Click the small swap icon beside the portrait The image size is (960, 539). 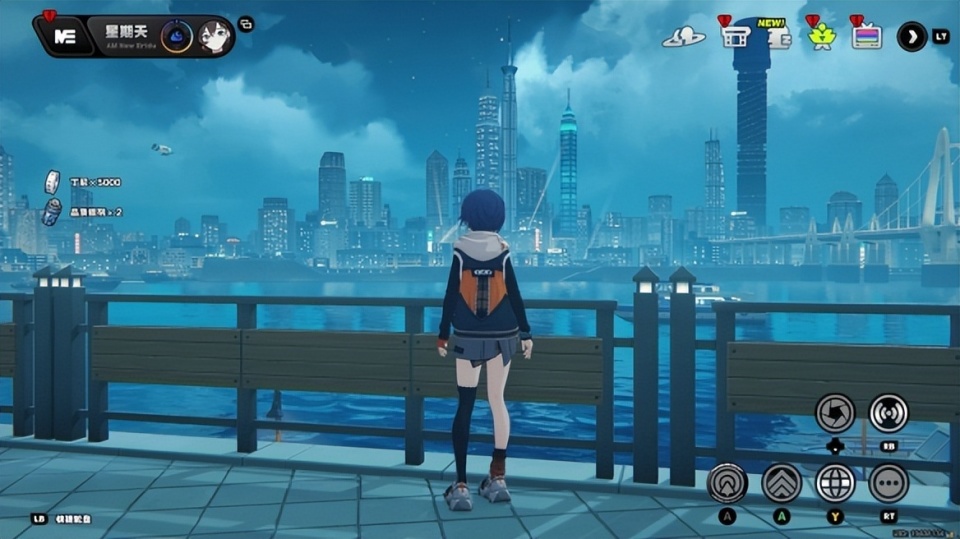[246, 24]
